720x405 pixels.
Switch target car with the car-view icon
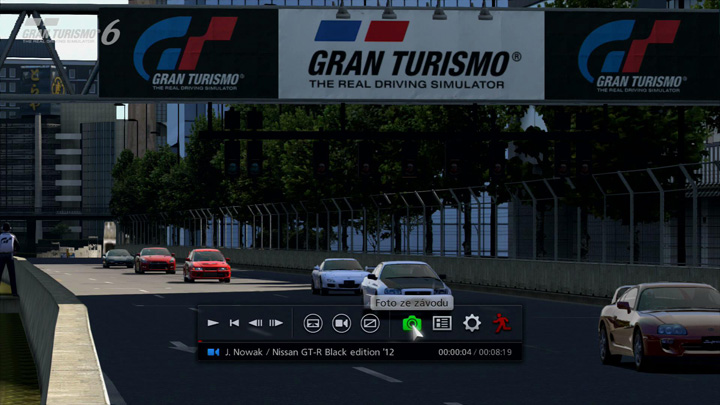(313, 323)
